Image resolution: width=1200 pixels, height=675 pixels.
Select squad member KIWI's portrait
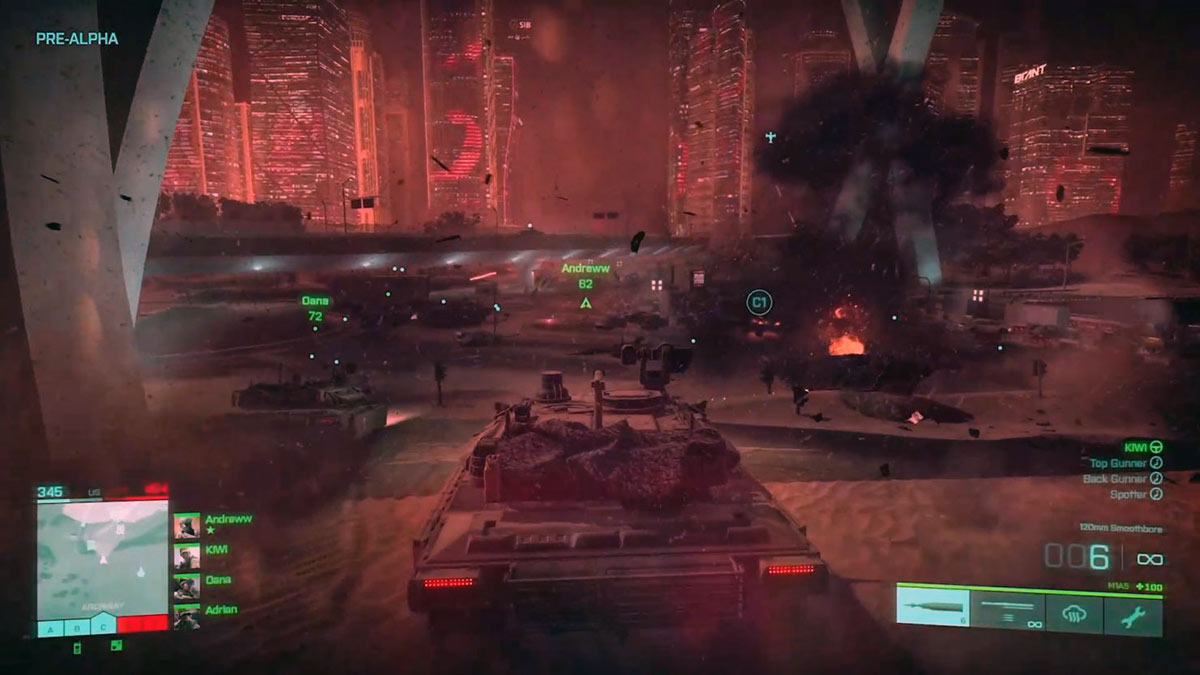tap(186, 556)
